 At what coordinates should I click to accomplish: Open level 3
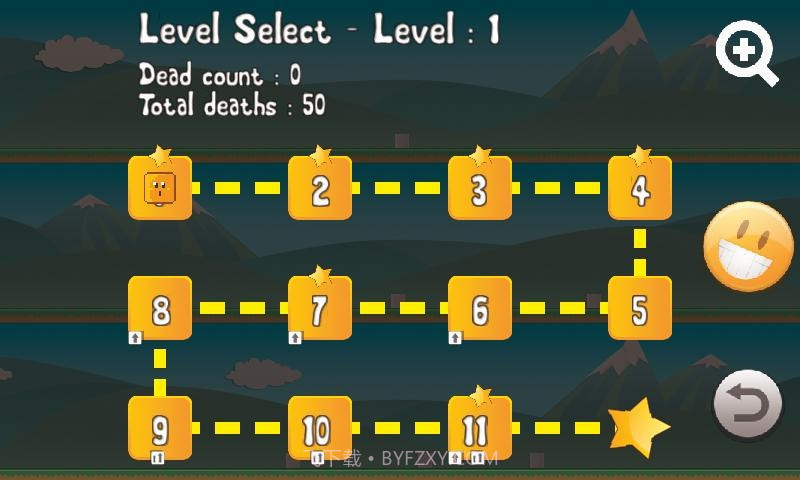[x=480, y=188]
